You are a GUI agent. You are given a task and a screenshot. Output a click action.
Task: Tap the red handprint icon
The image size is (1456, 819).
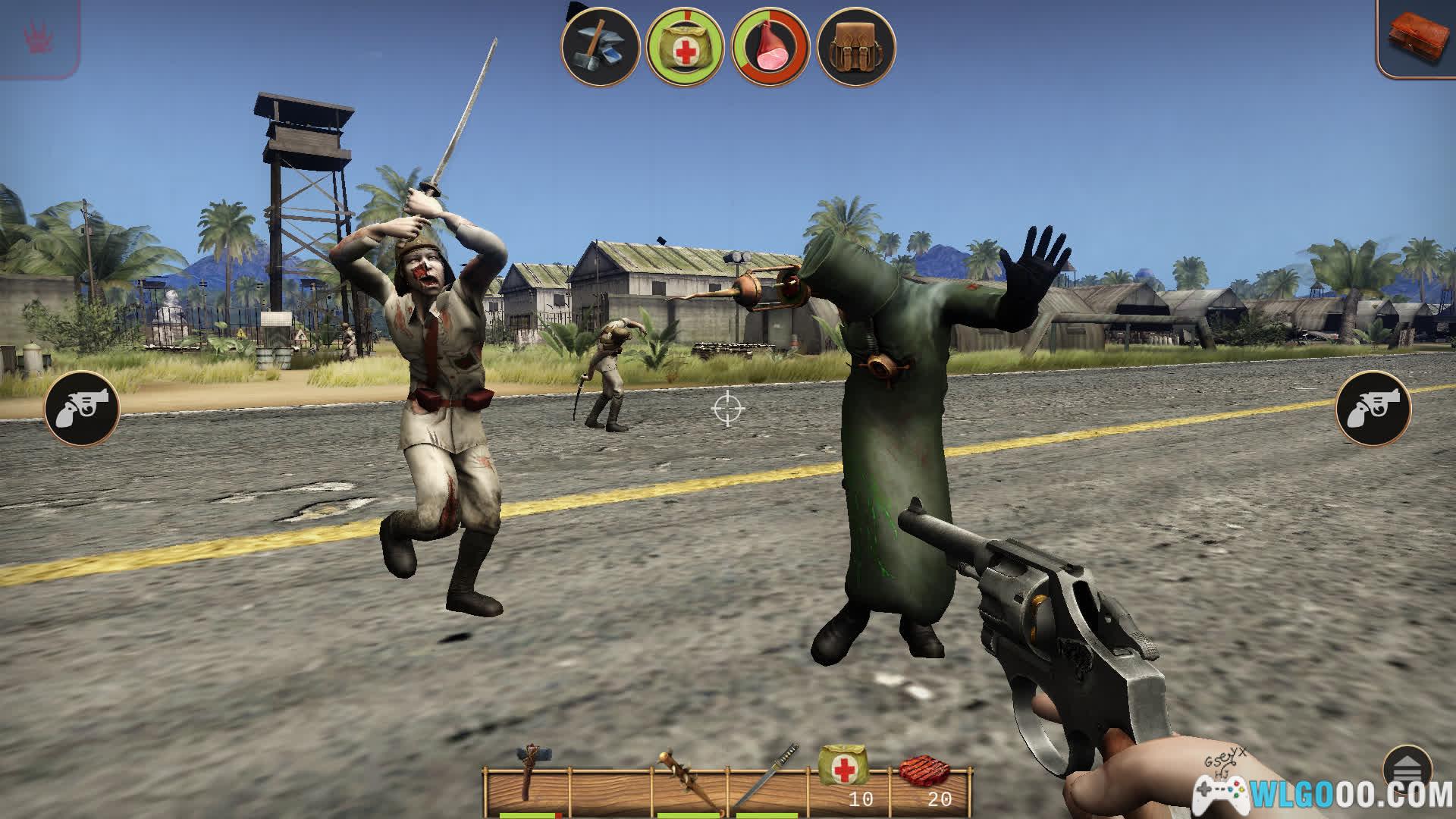(36, 36)
